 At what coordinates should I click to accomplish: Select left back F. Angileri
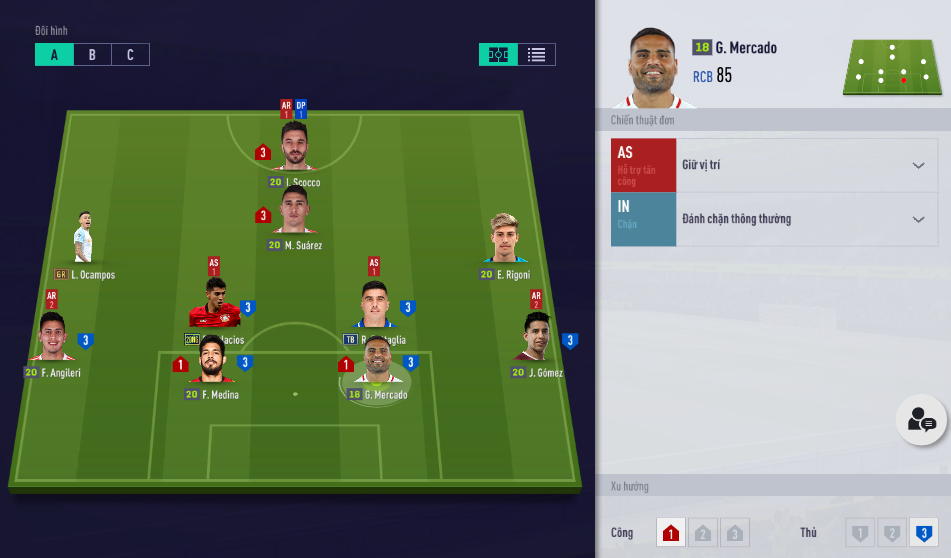pos(52,340)
